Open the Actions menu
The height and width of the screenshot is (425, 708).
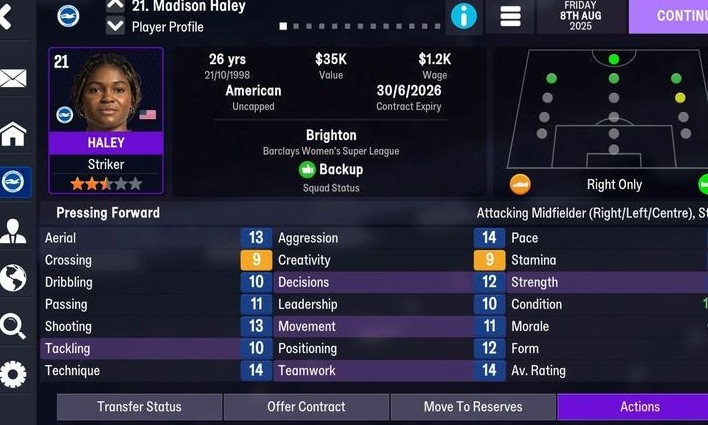pyautogui.click(x=638, y=407)
